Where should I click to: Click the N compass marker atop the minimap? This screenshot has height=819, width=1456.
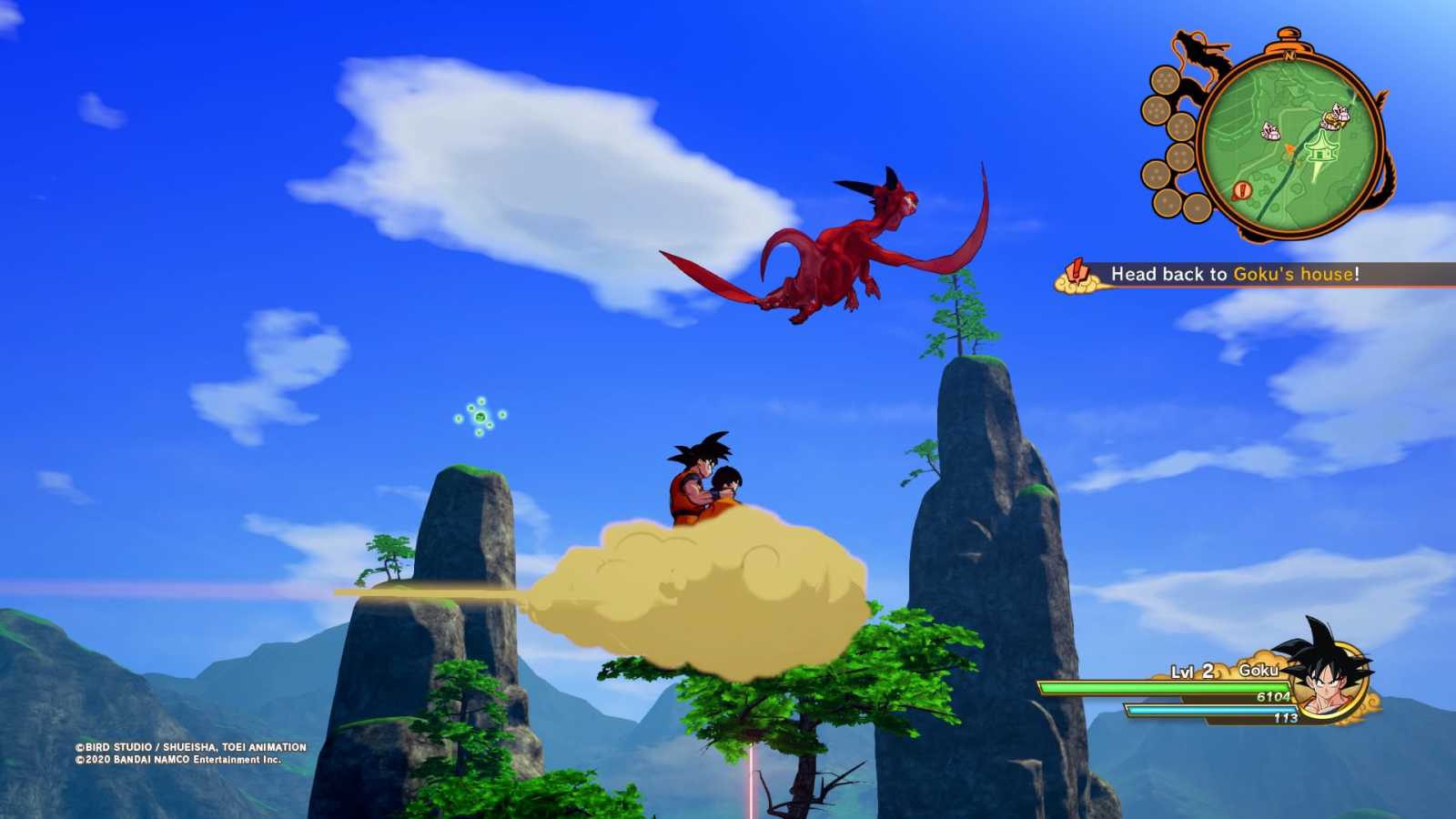coord(1289,56)
